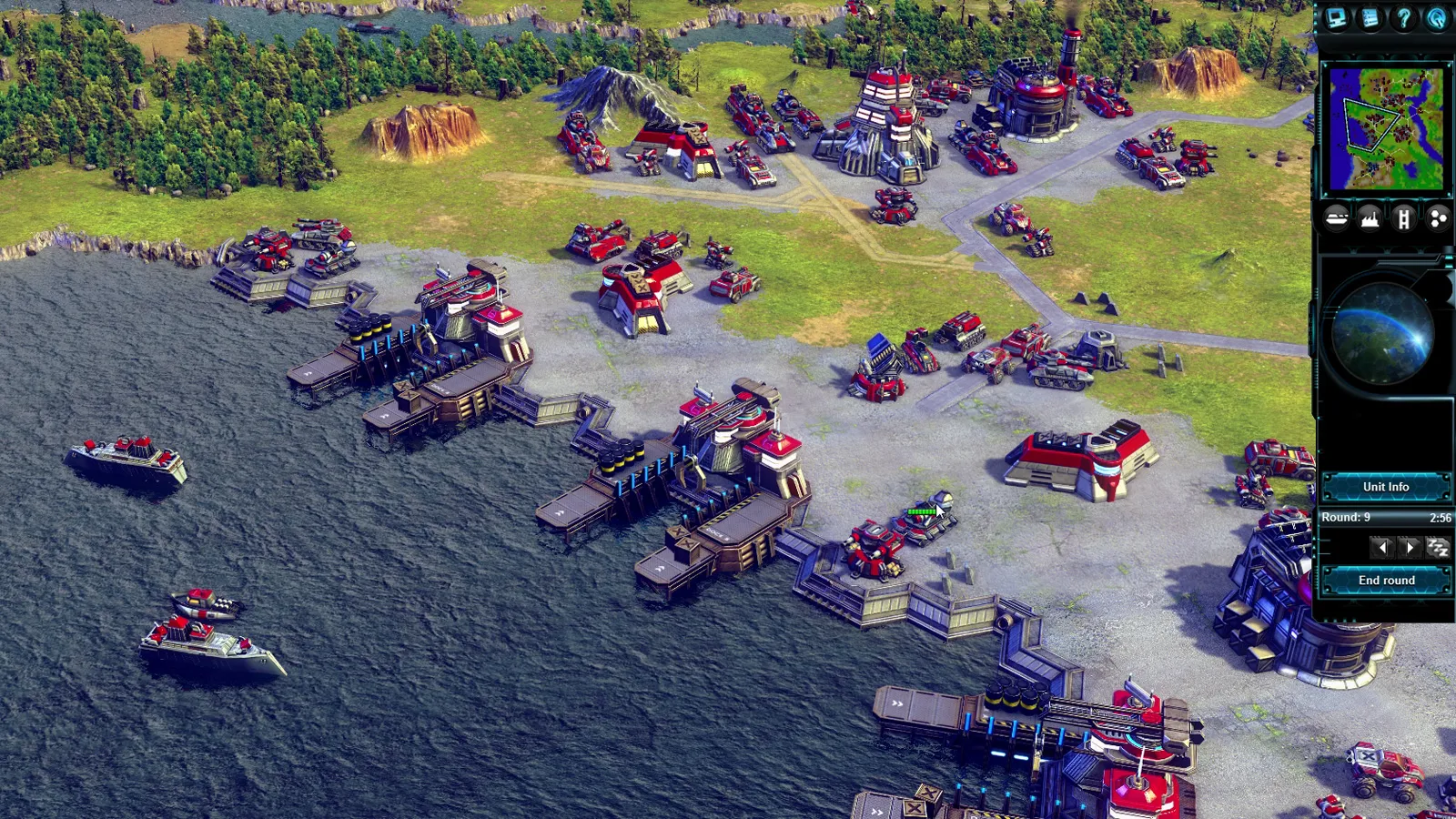Viewport: 1456px width, 819px height.
Task: Click the factory silhouette icon below minimap
Action: click(x=1370, y=219)
